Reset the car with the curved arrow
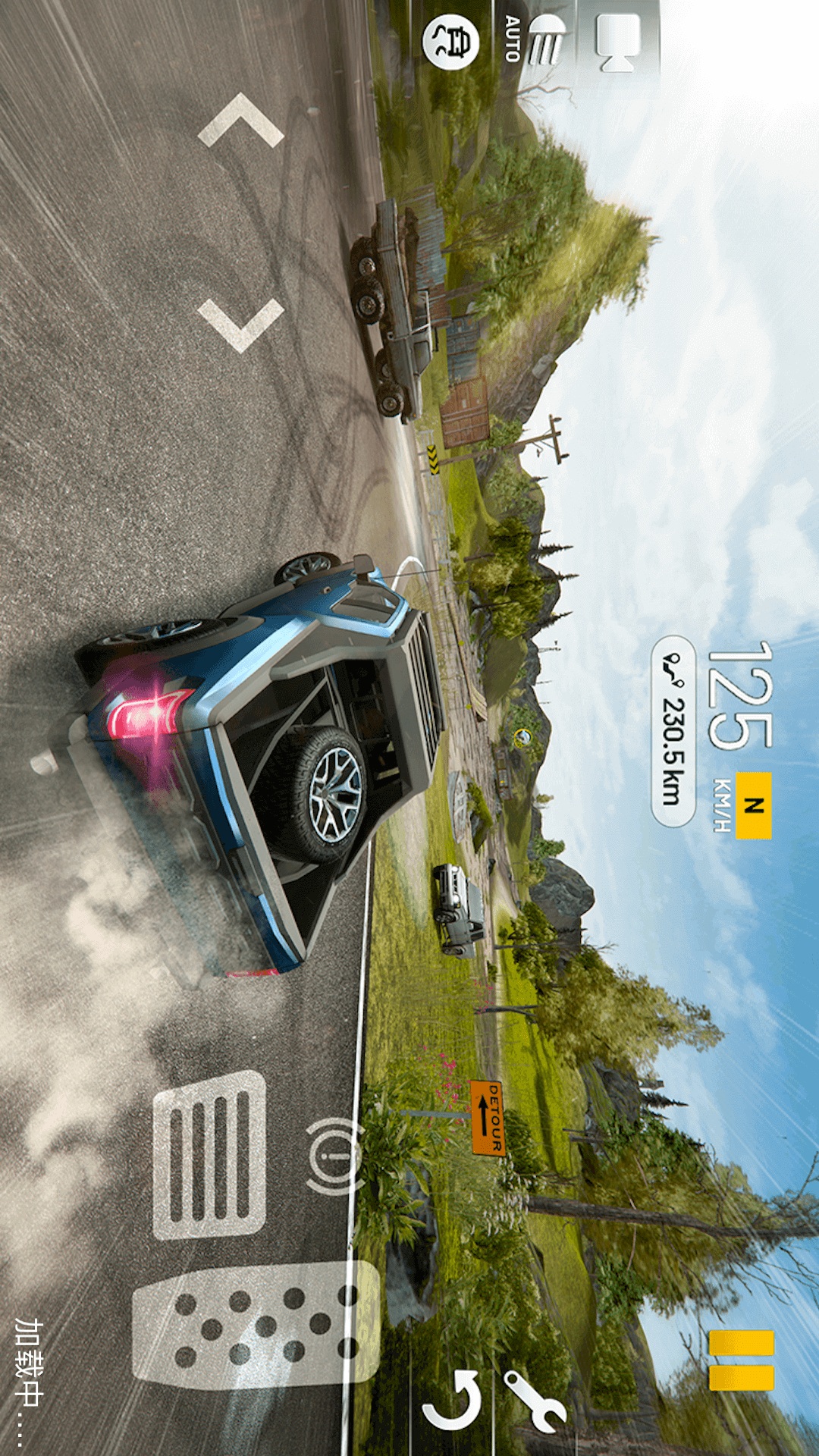This screenshot has height=1456, width=819. coord(454,1402)
